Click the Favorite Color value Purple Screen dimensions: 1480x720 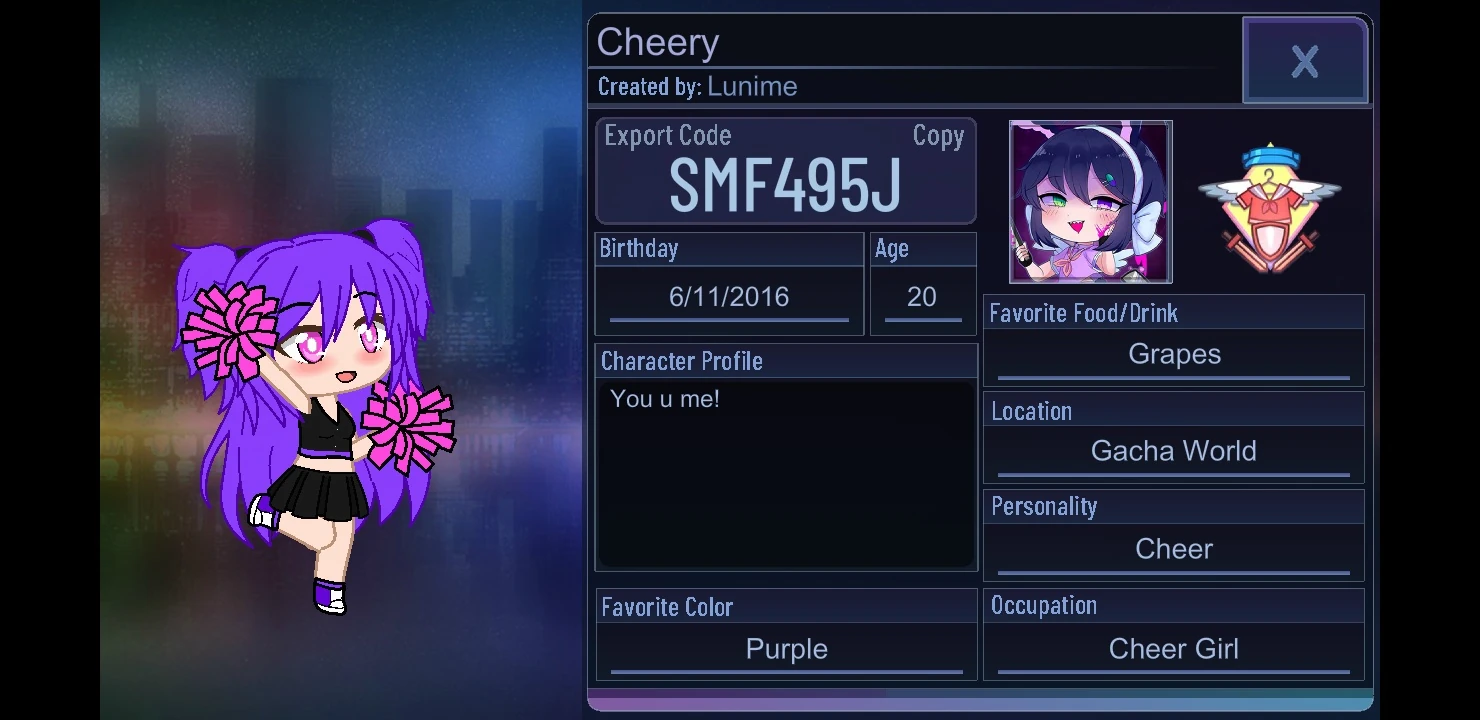coord(786,648)
